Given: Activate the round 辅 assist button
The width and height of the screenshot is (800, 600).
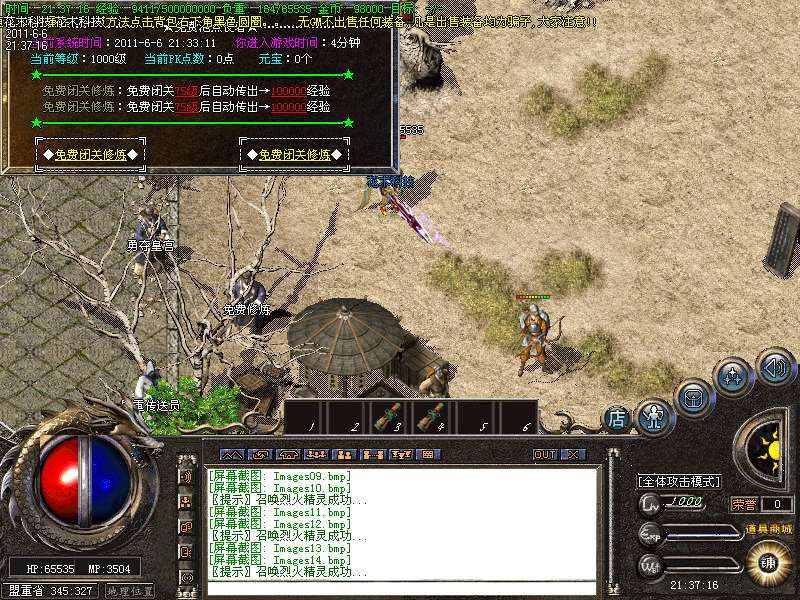Looking at the screenshot, I should (769, 561).
